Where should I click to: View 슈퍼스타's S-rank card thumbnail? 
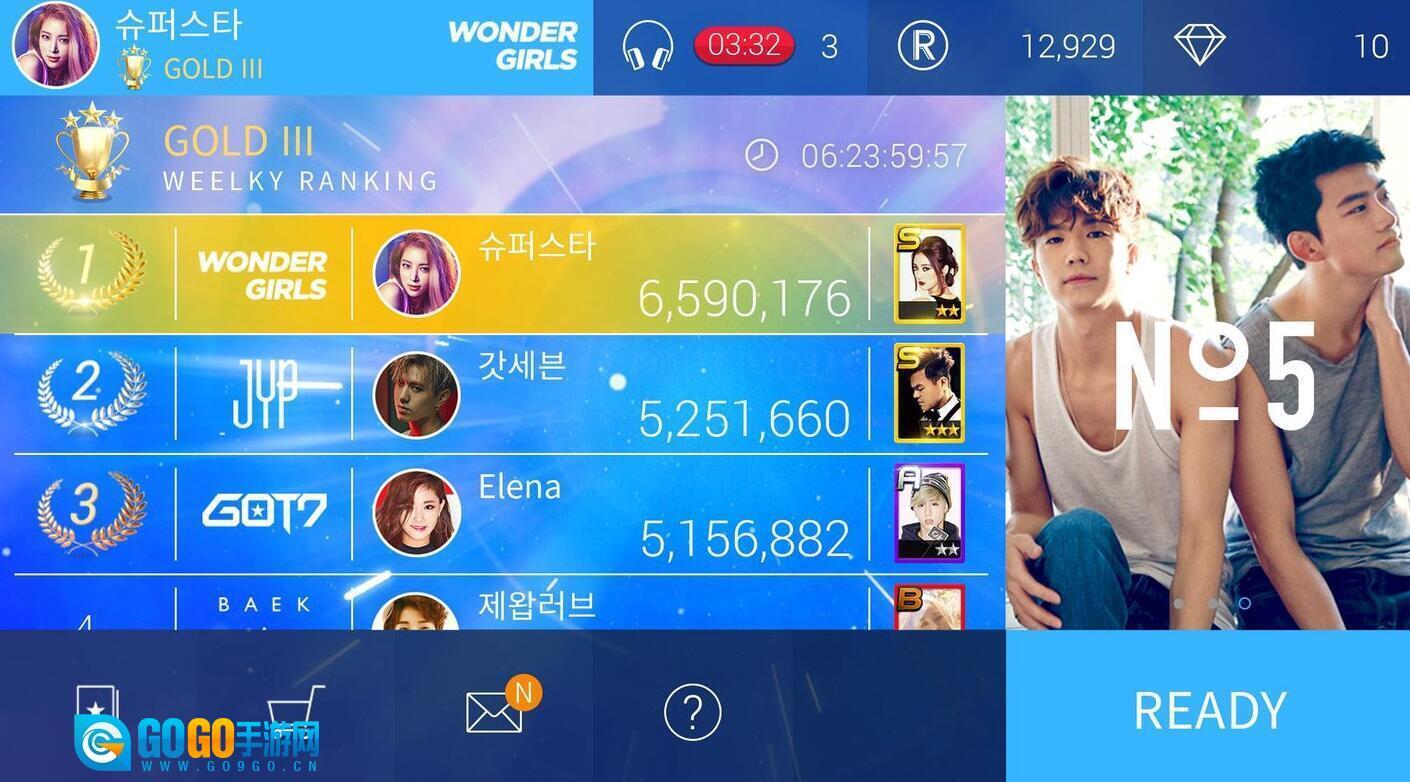(929, 274)
